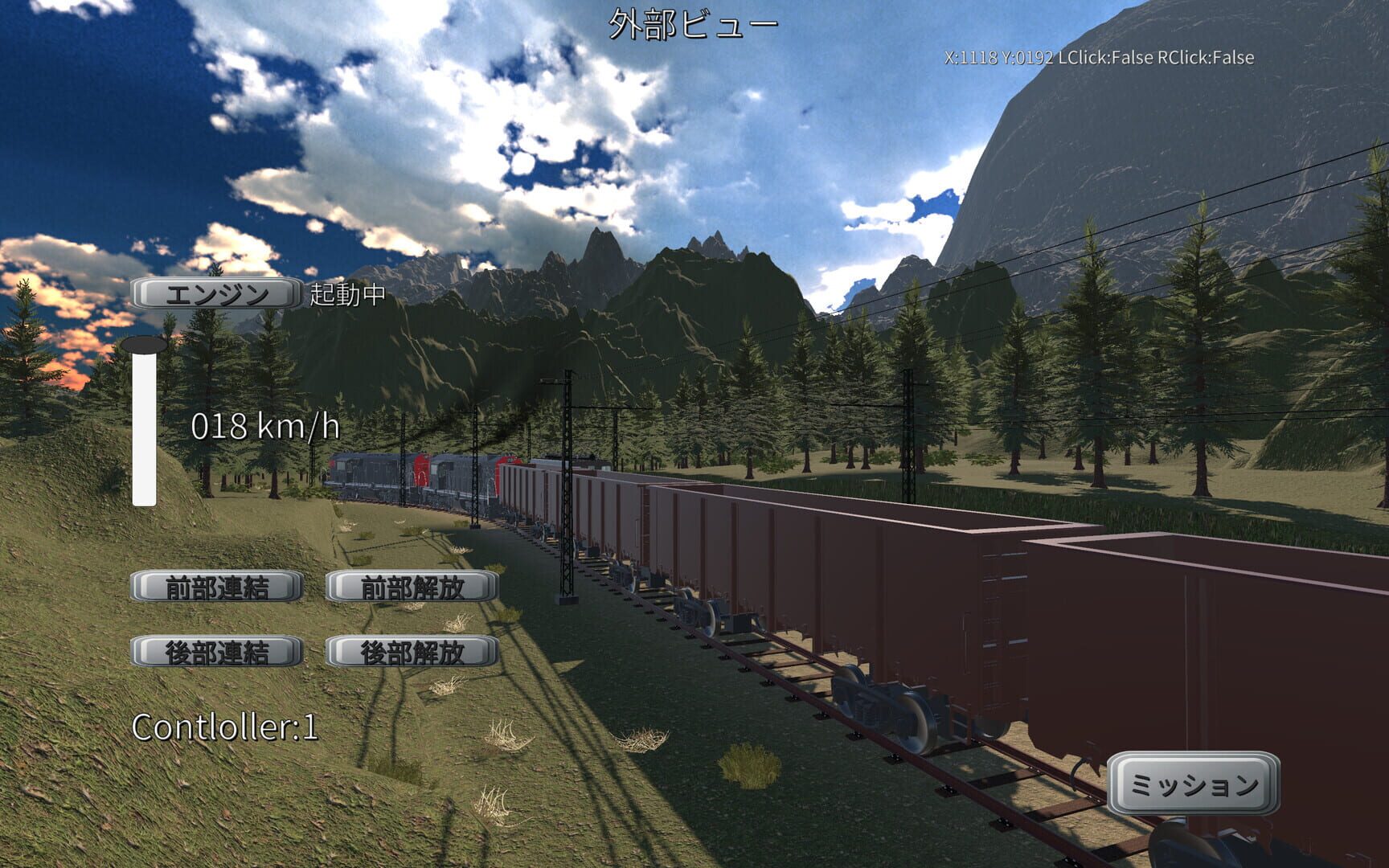
Task: Click the 前部連結 front coupling button
Action: (x=215, y=587)
